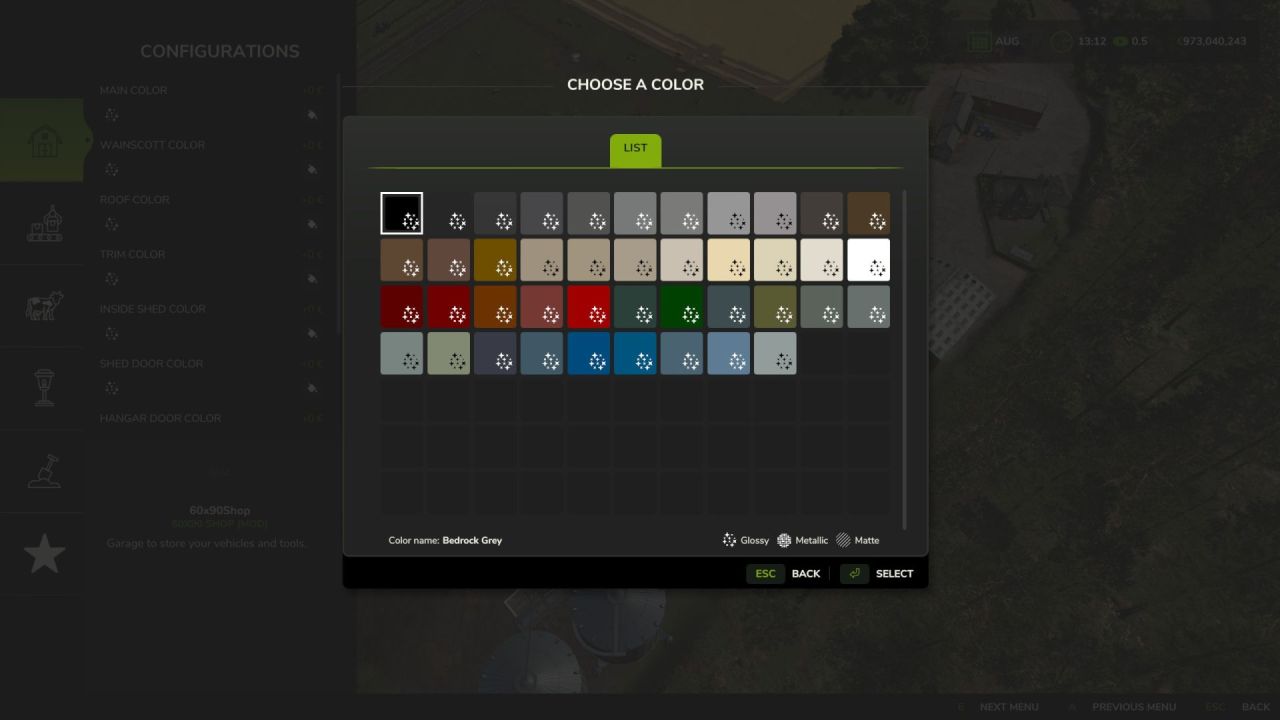Click the Glossy finish legend icon
This screenshot has height=720, width=1280.
point(729,540)
